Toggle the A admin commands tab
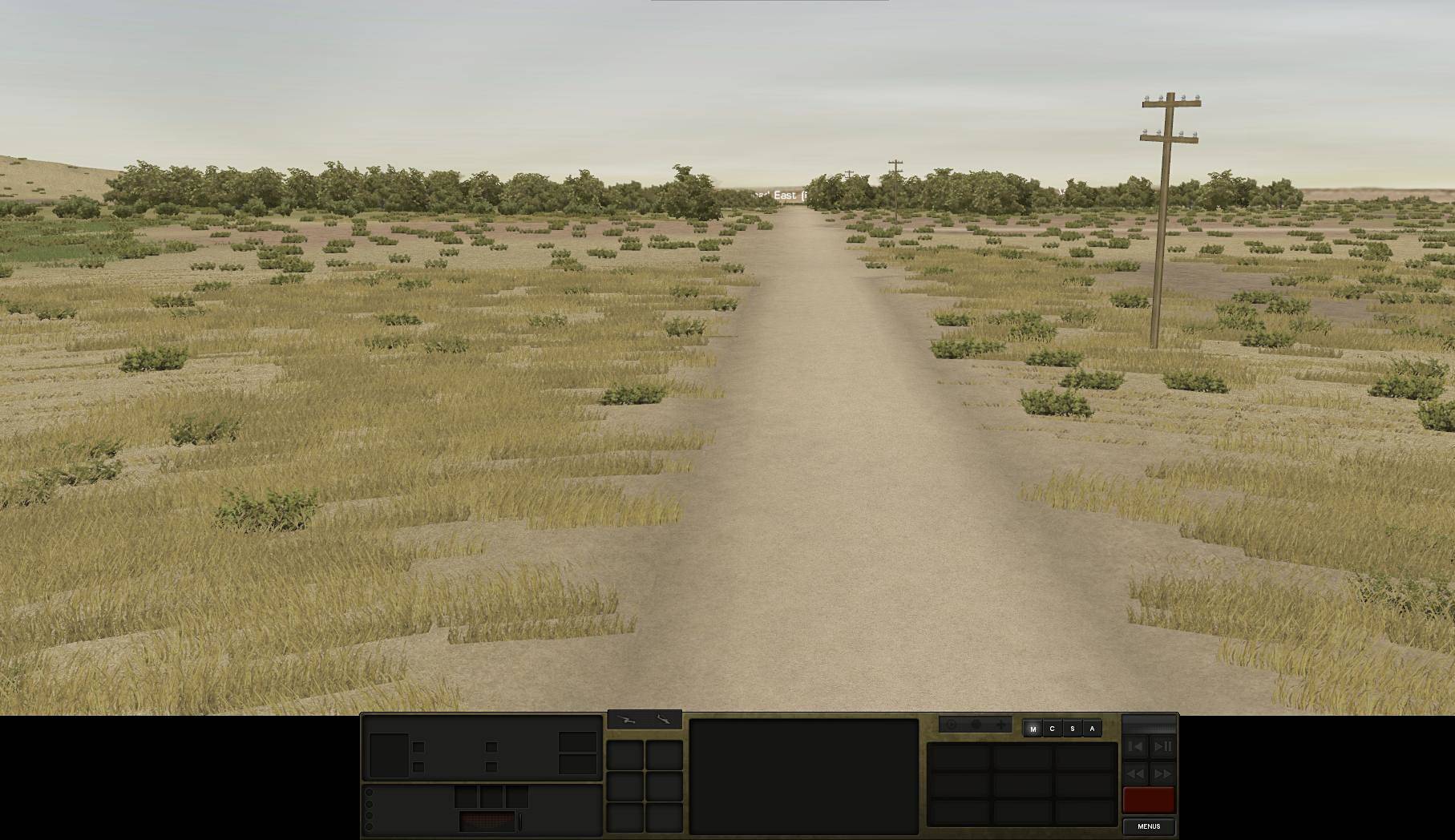 tap(1092, 728)
